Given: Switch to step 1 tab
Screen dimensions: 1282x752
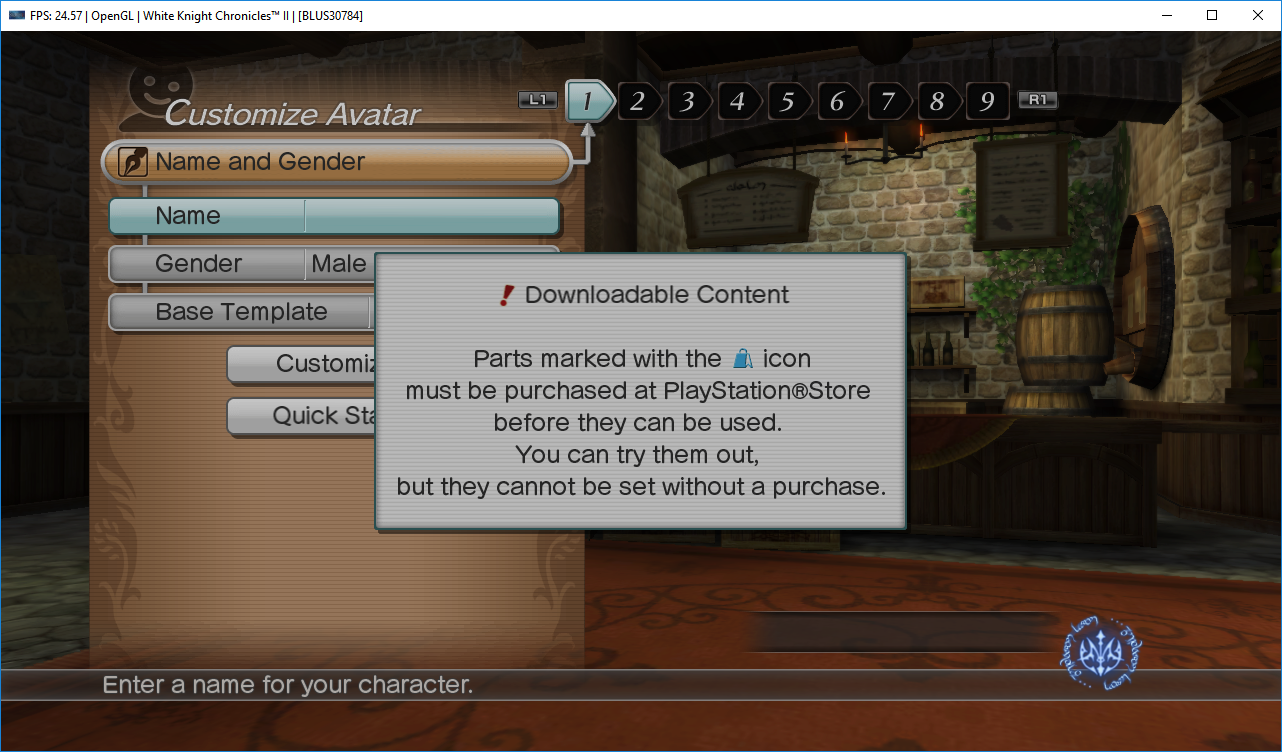Looking at the screenshot, I should pos(589,101).
